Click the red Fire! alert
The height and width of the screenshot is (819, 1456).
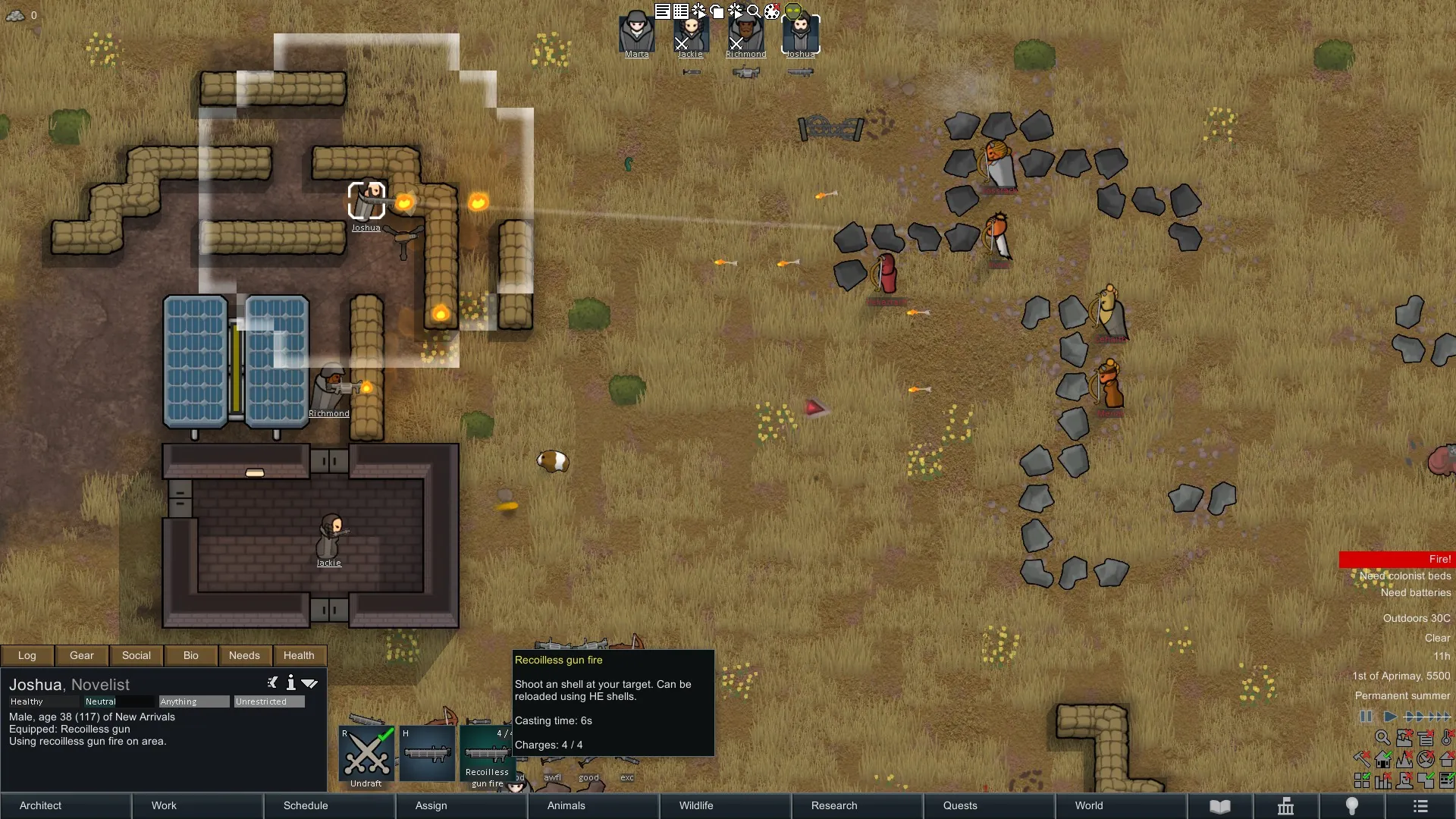pos(1397,559)
